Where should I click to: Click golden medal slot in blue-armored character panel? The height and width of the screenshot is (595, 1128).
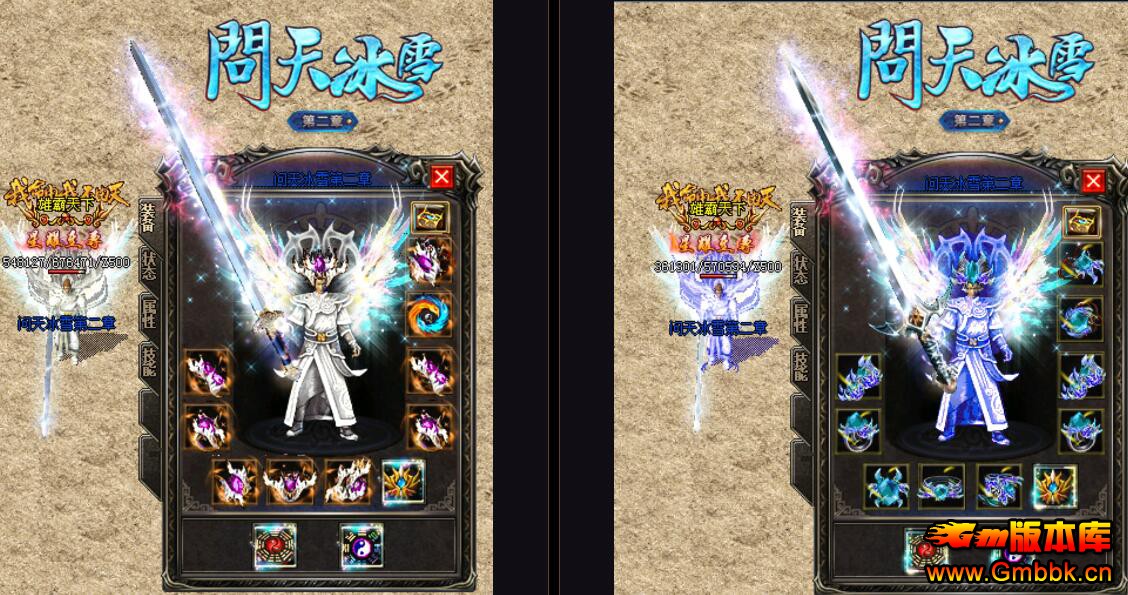[1054, 486]
